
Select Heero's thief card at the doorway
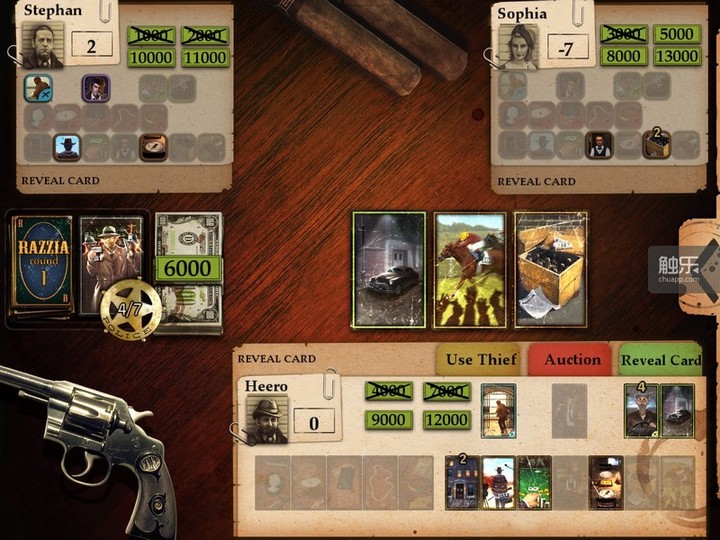pyautogui.click(x=498, y=410)
